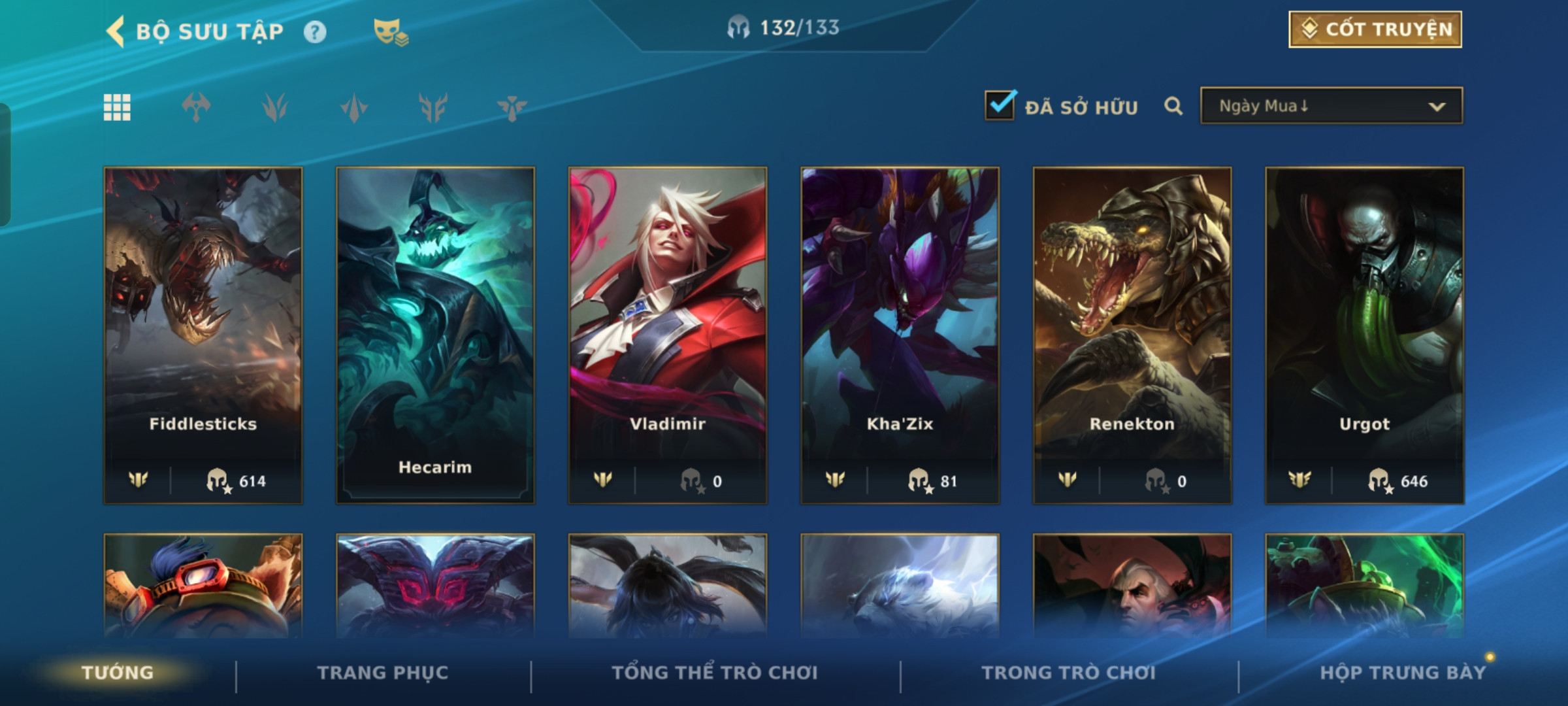This screenshot has height=706, width=1568.
Task: View the Urgot champion card
Action: pos(1364,335)
